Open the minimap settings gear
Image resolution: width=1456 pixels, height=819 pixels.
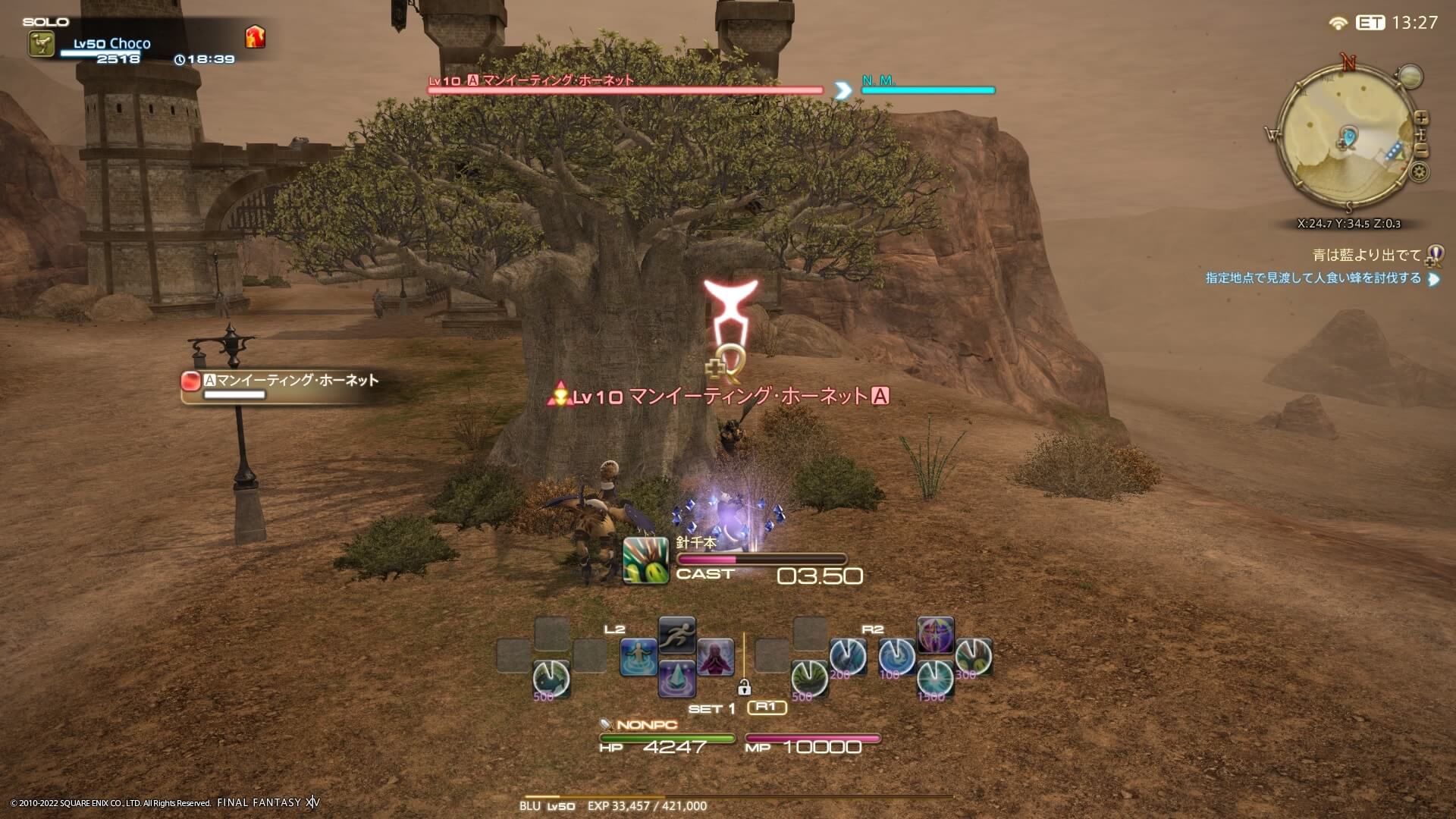(1419, 171)
